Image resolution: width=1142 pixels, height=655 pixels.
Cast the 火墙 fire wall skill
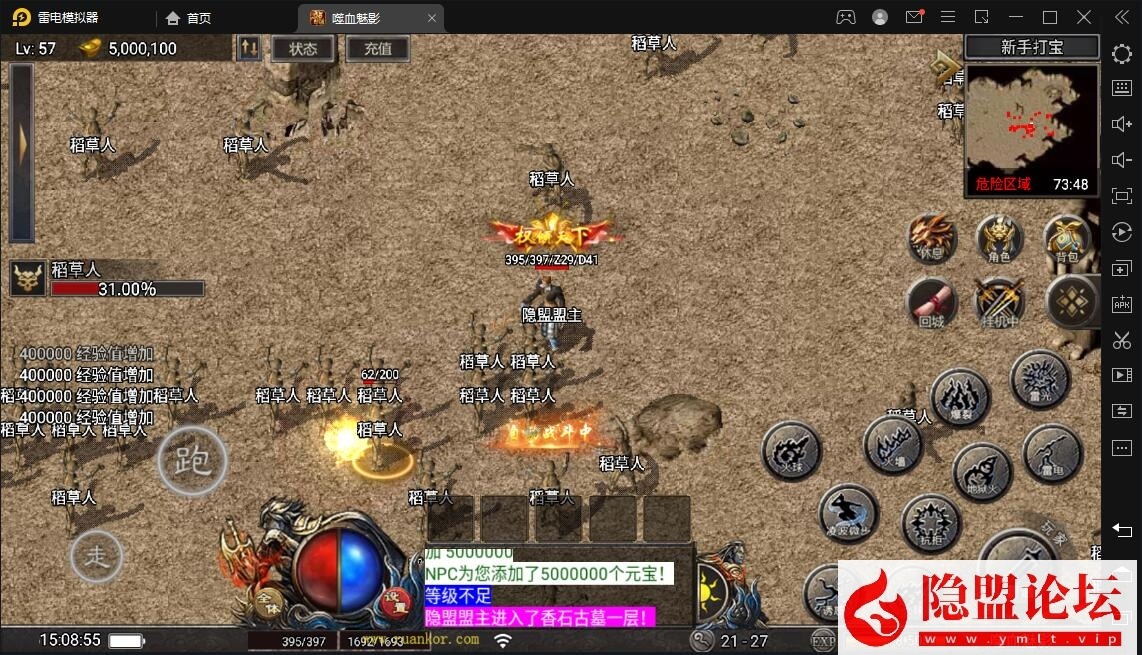(x=892, y=444)
